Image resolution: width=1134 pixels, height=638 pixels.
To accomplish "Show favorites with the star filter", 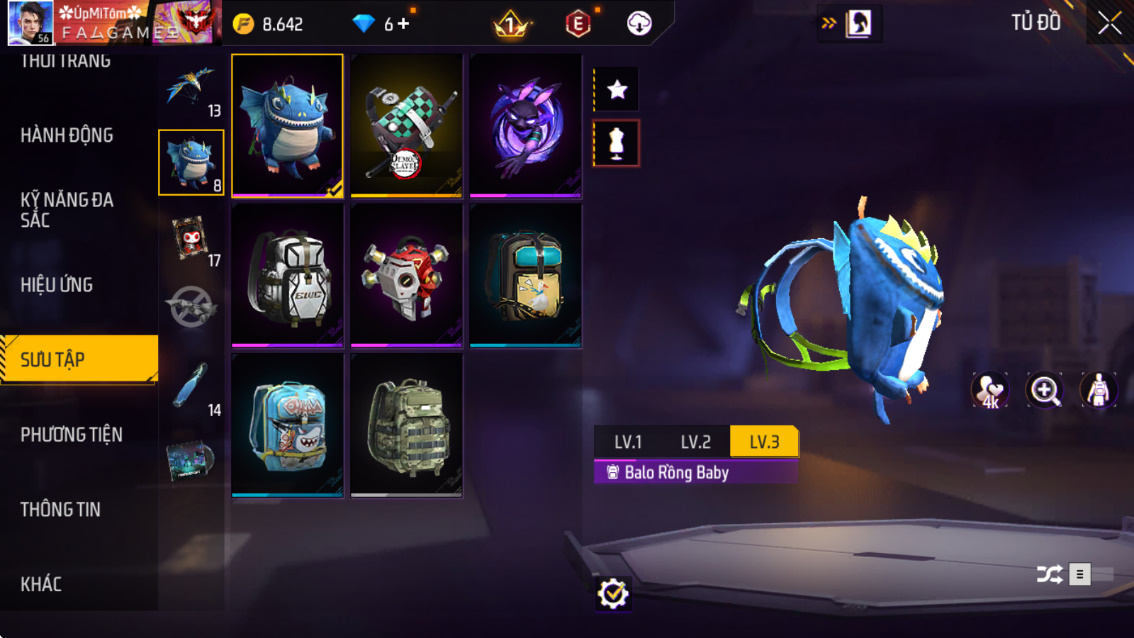I will [x=617, y=90].
